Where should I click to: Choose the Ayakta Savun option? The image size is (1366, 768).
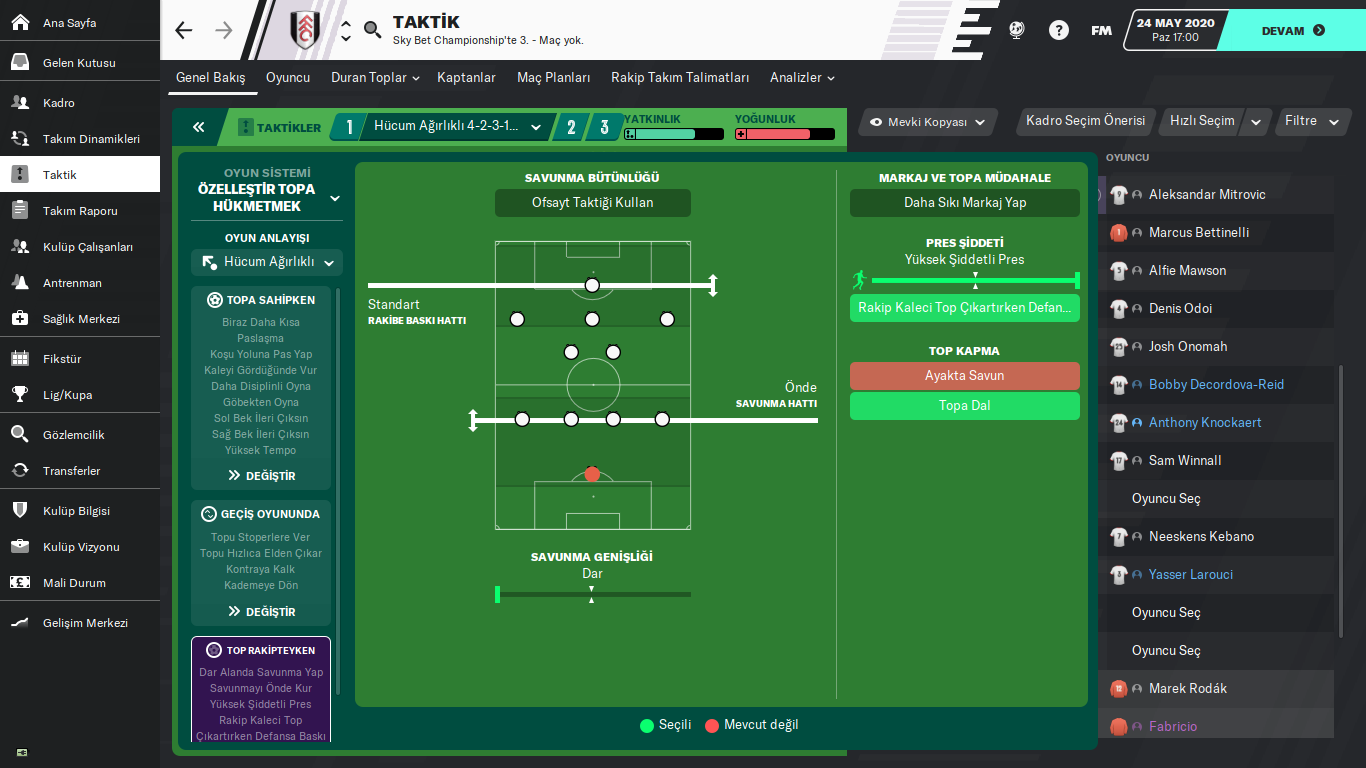[x=964, y=376]
